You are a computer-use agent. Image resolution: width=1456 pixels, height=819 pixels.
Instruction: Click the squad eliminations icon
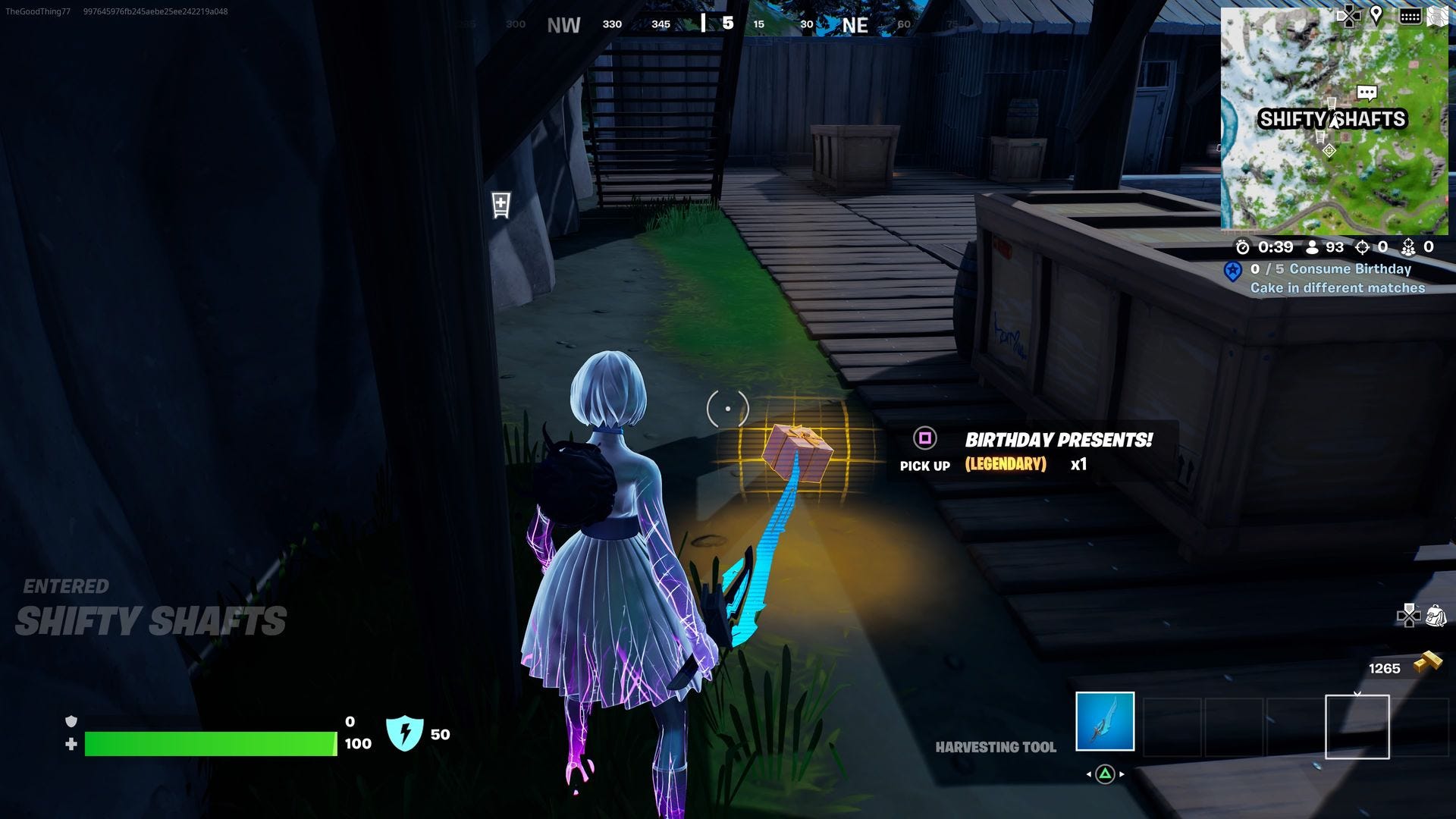pos(1408,247)
